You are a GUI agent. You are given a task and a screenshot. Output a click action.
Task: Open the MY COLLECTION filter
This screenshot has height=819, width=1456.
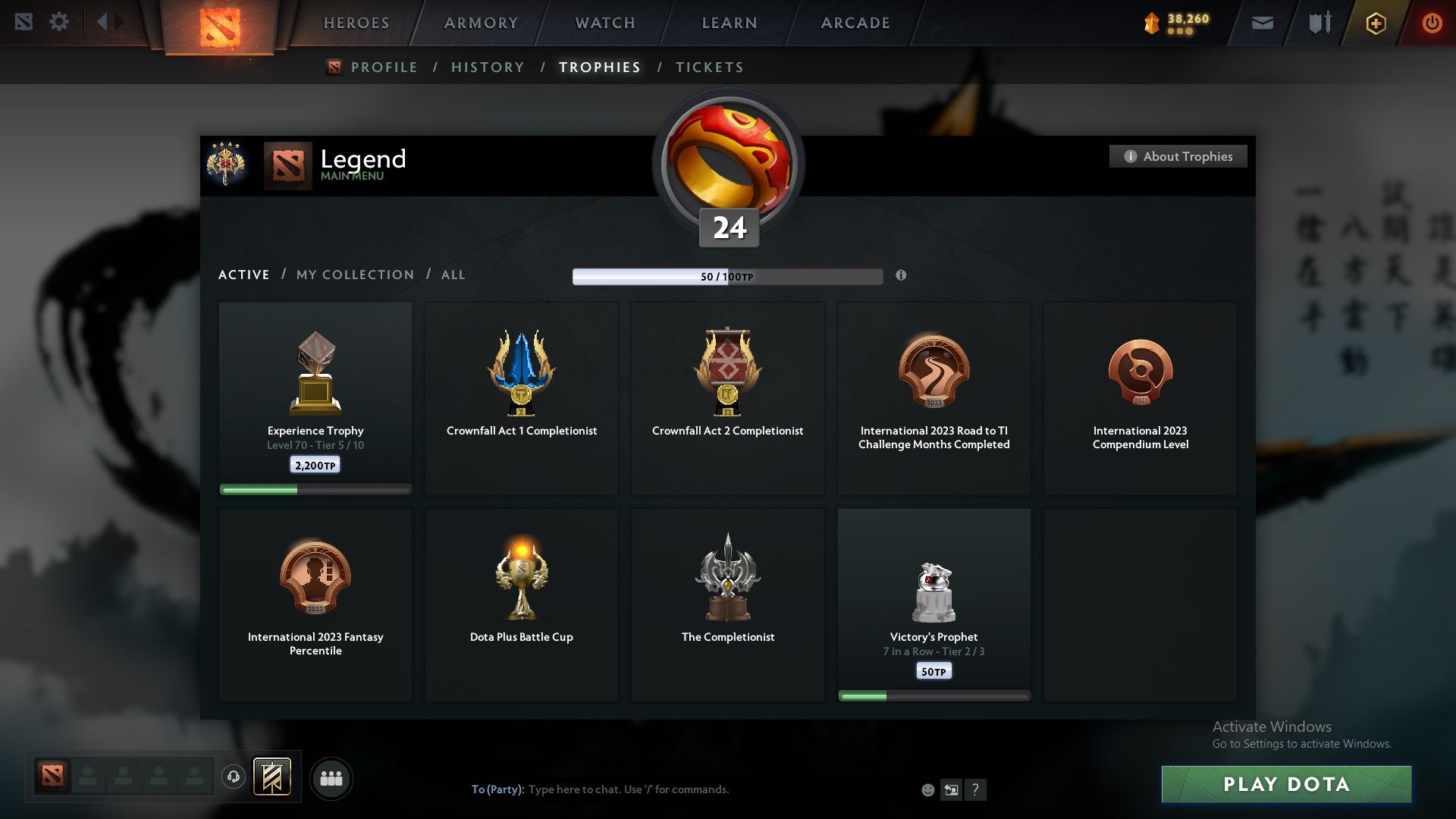[354, 275]
